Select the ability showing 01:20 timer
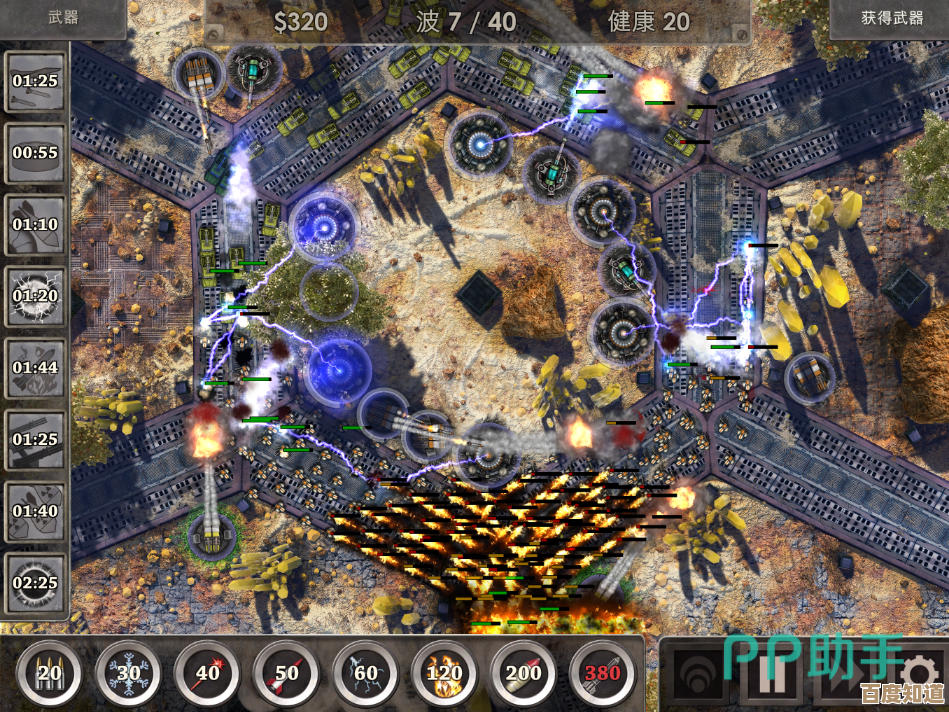Viewport: 949px width, 712px height. (x=35, y=296)
